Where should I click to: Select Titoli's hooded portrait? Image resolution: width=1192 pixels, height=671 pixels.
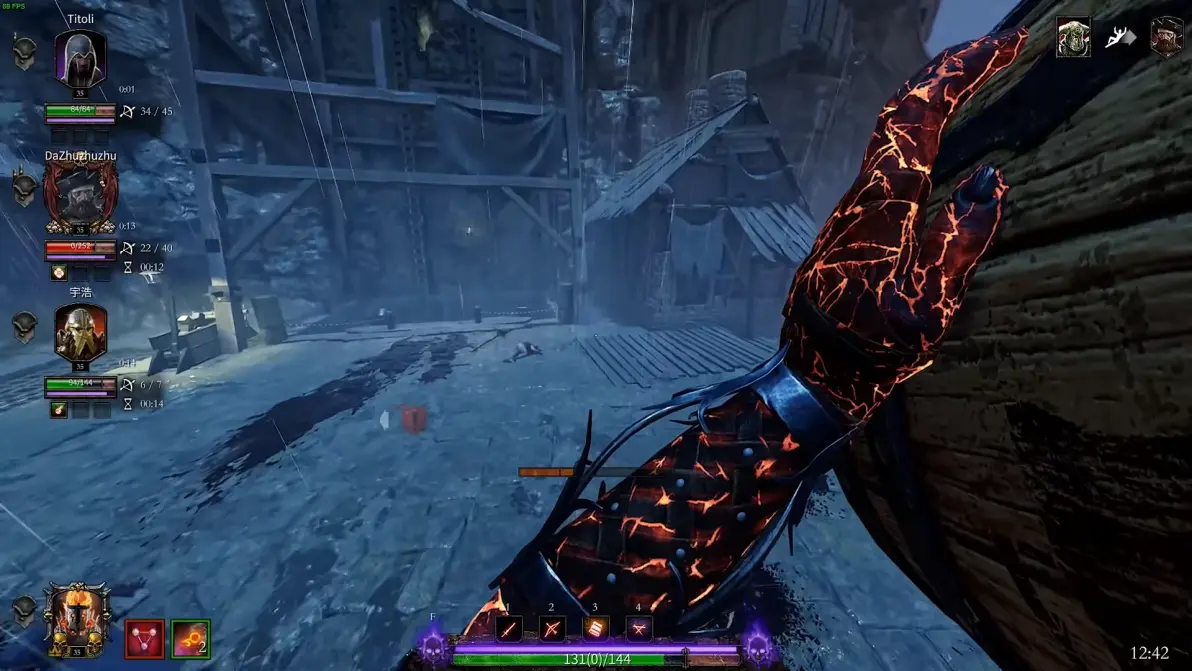(80, 59)
